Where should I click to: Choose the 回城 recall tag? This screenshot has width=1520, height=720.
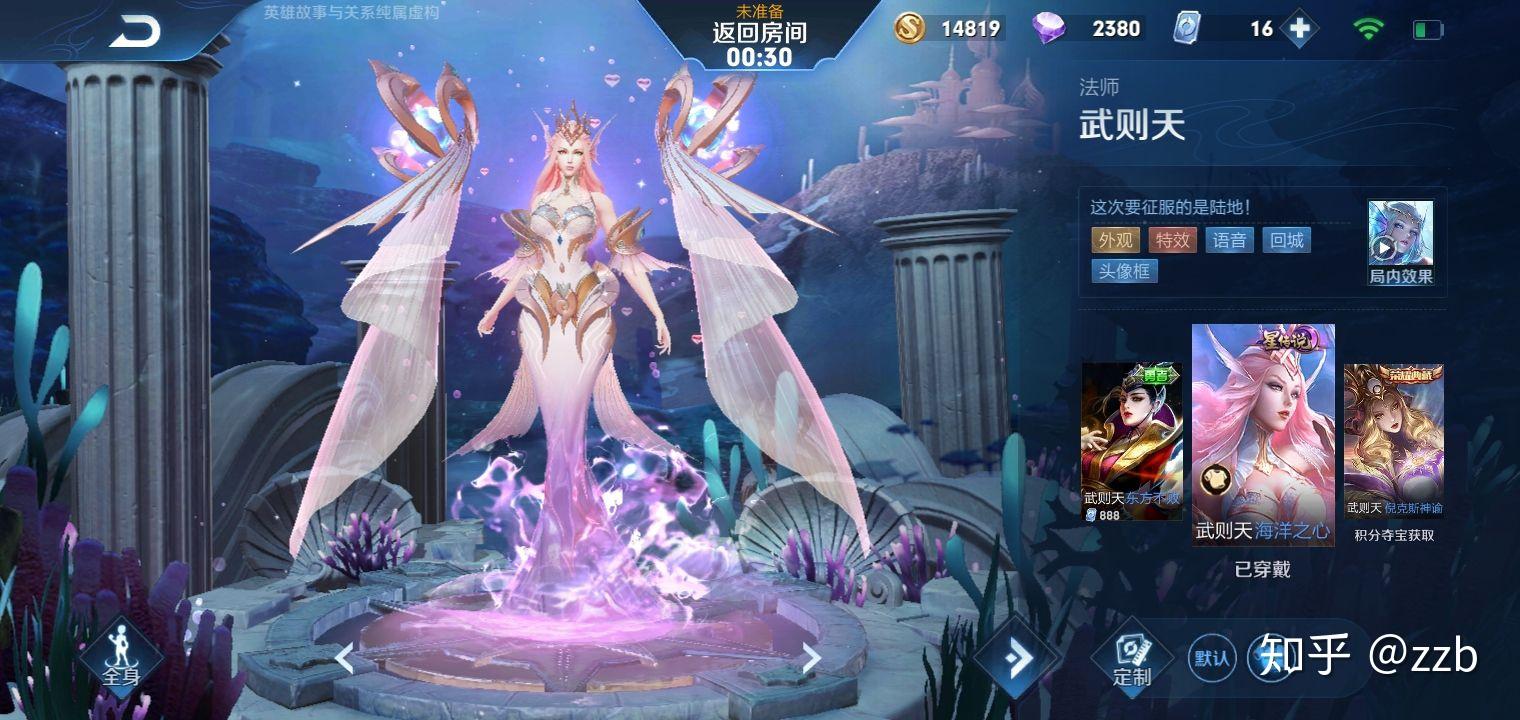[x=1286, y=240]
